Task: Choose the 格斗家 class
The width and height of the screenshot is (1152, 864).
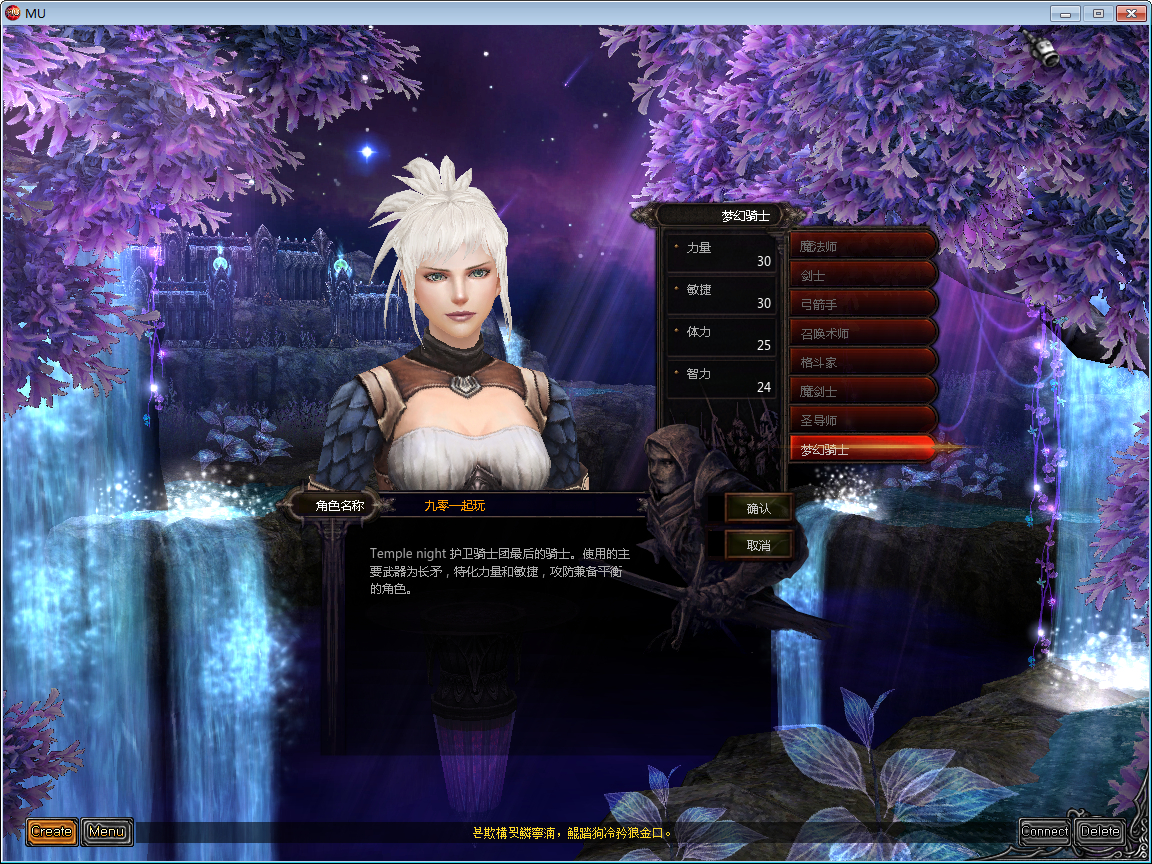Action: [862, 362]
